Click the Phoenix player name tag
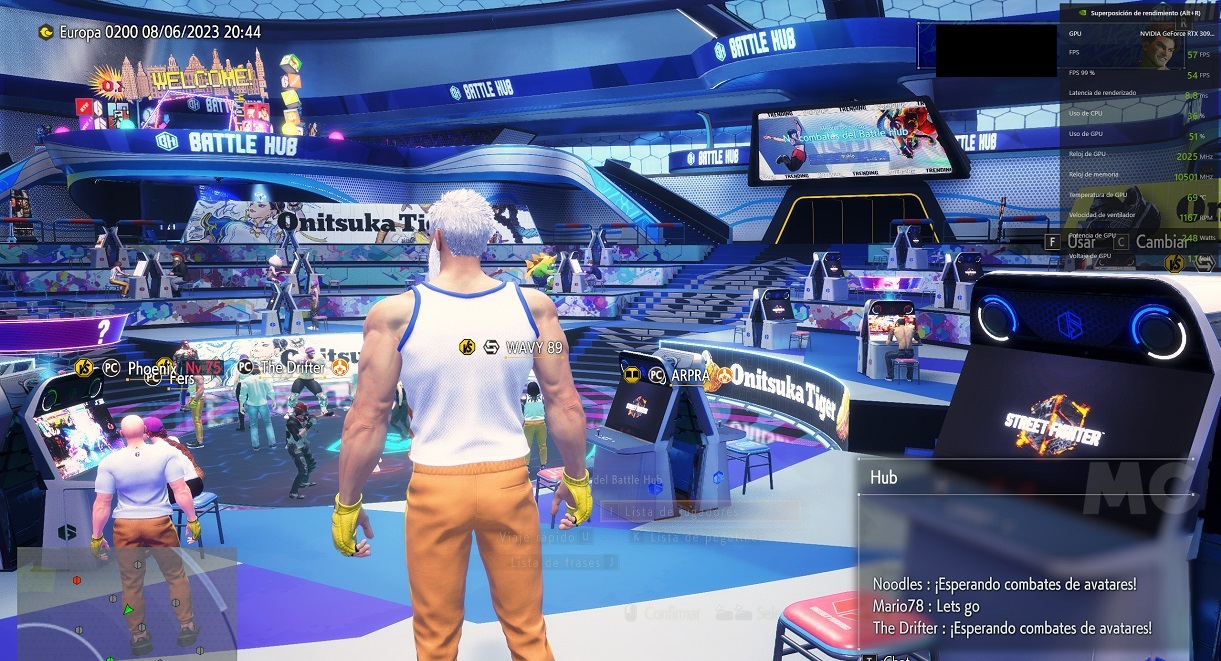The width and height of the screenshot is (1221, 661). pos(152,368)
